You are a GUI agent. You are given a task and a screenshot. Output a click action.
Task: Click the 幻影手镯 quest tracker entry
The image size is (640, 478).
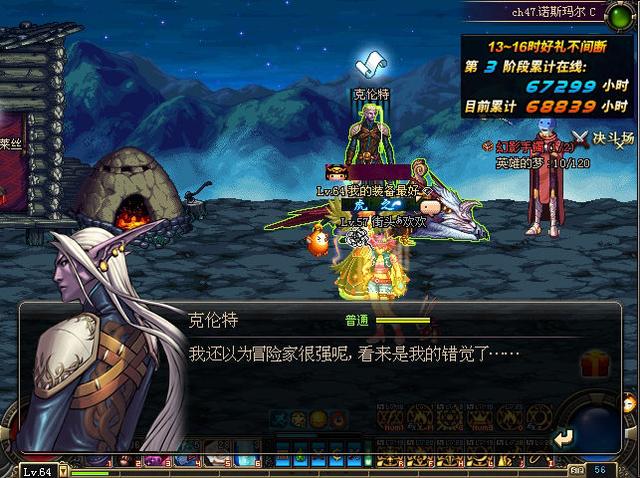[x=526, y=146]
